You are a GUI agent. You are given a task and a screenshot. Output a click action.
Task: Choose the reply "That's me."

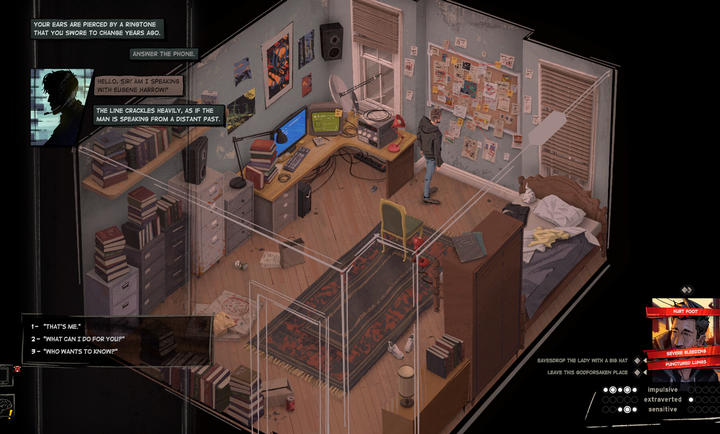62,327
